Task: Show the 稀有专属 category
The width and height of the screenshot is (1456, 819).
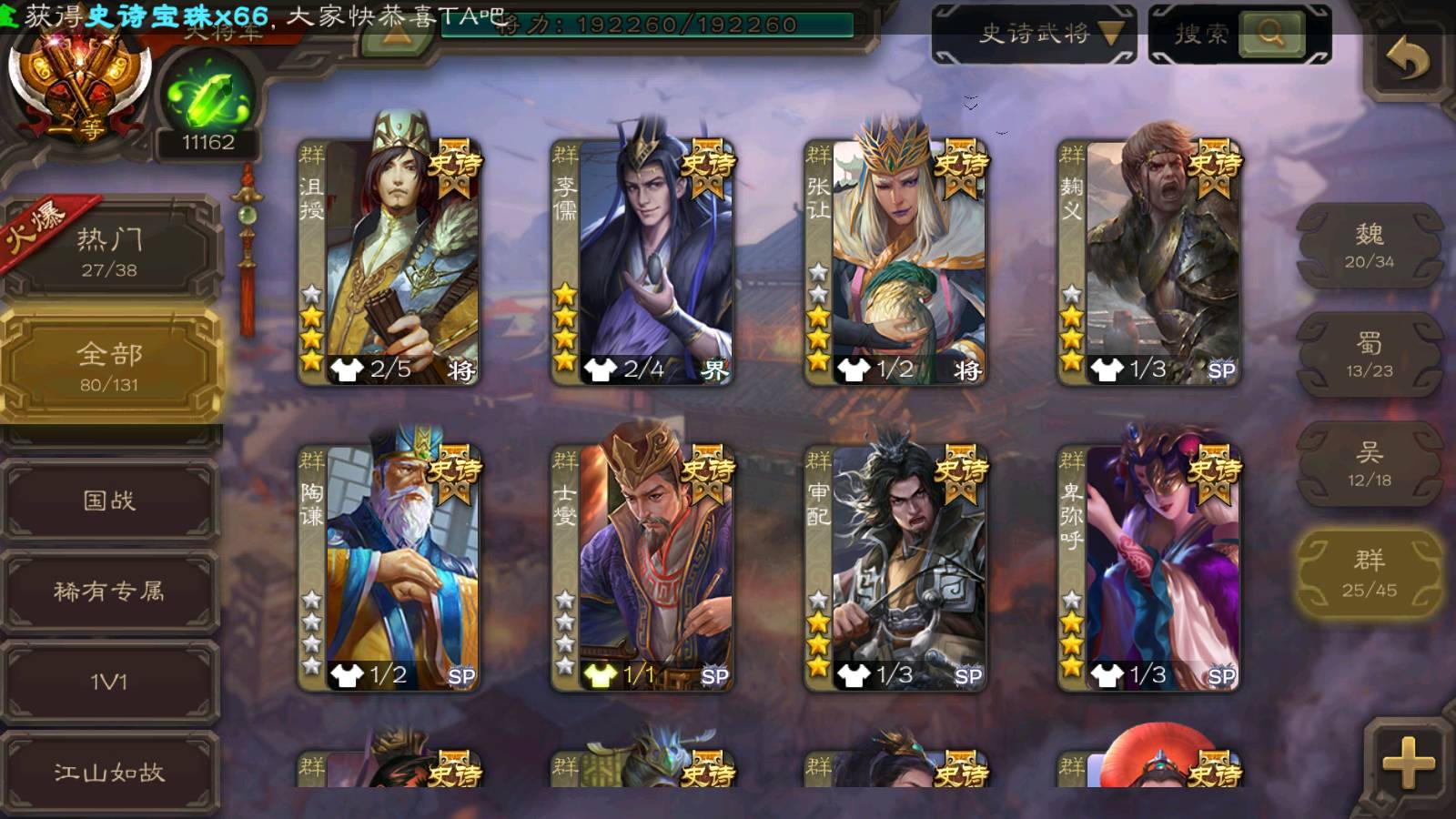Action: [110, 591]
